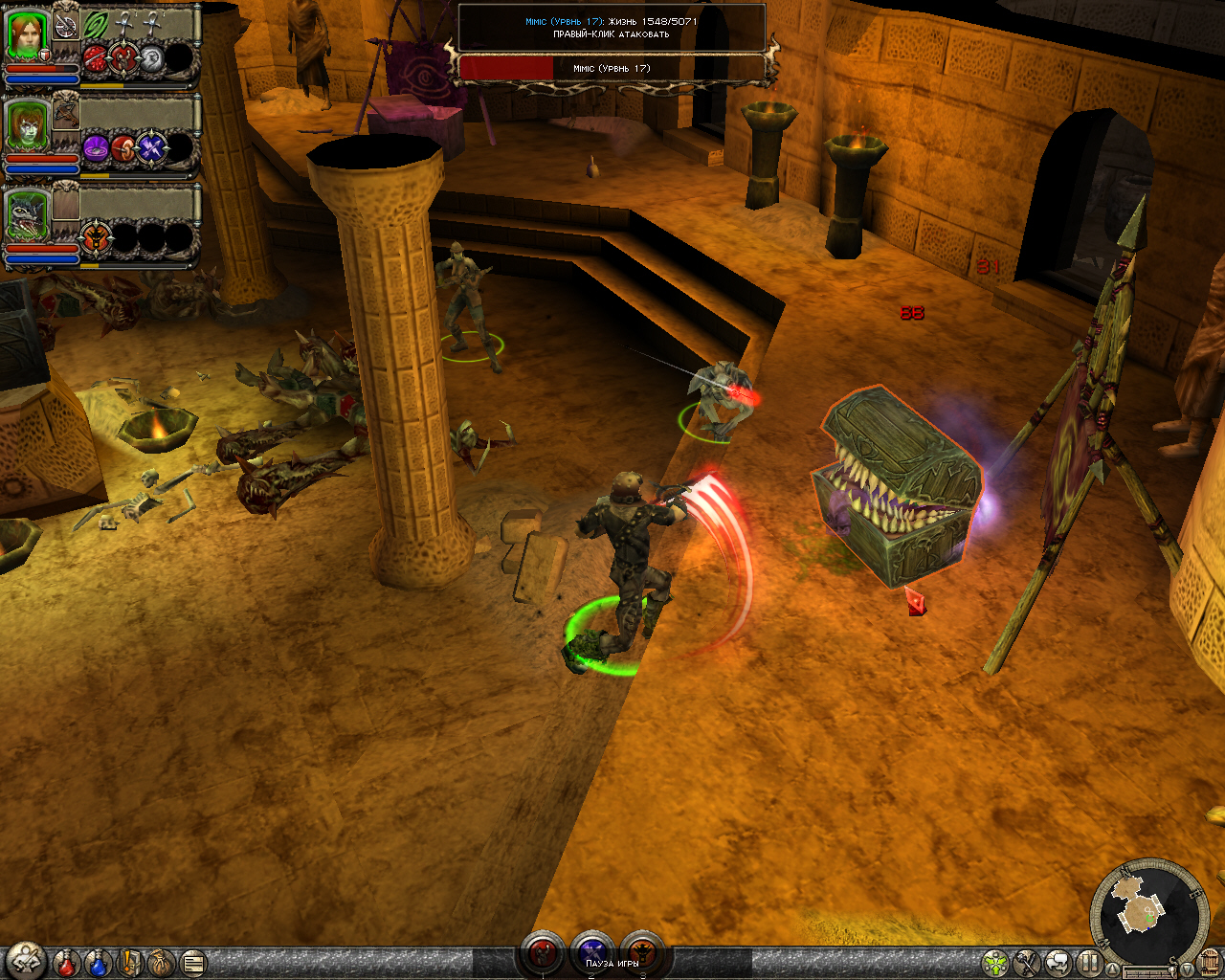Image resolution: width=1225 pixels, height=980 pixels.
Task: Activate the hero's white swirl power
Action: pyautogui.click(x=153, y=59)
